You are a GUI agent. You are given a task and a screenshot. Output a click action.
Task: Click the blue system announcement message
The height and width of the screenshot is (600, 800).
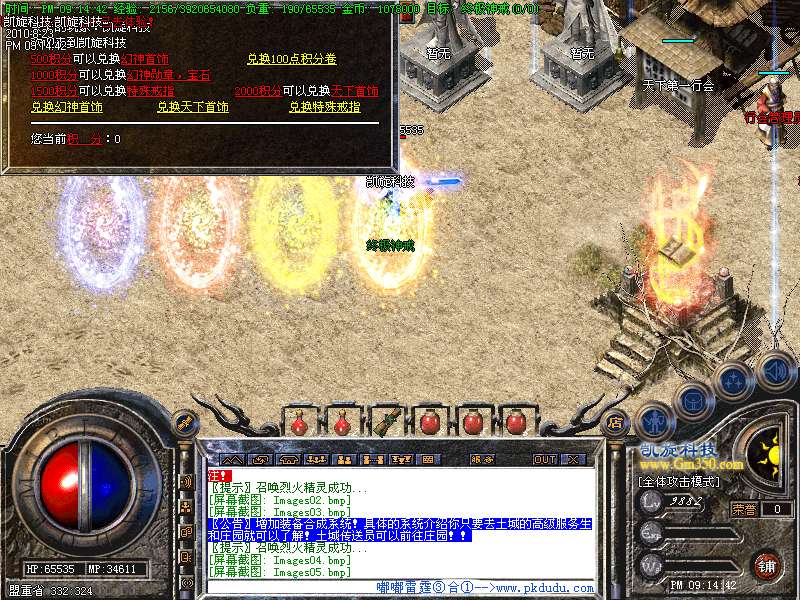[400, 530]
